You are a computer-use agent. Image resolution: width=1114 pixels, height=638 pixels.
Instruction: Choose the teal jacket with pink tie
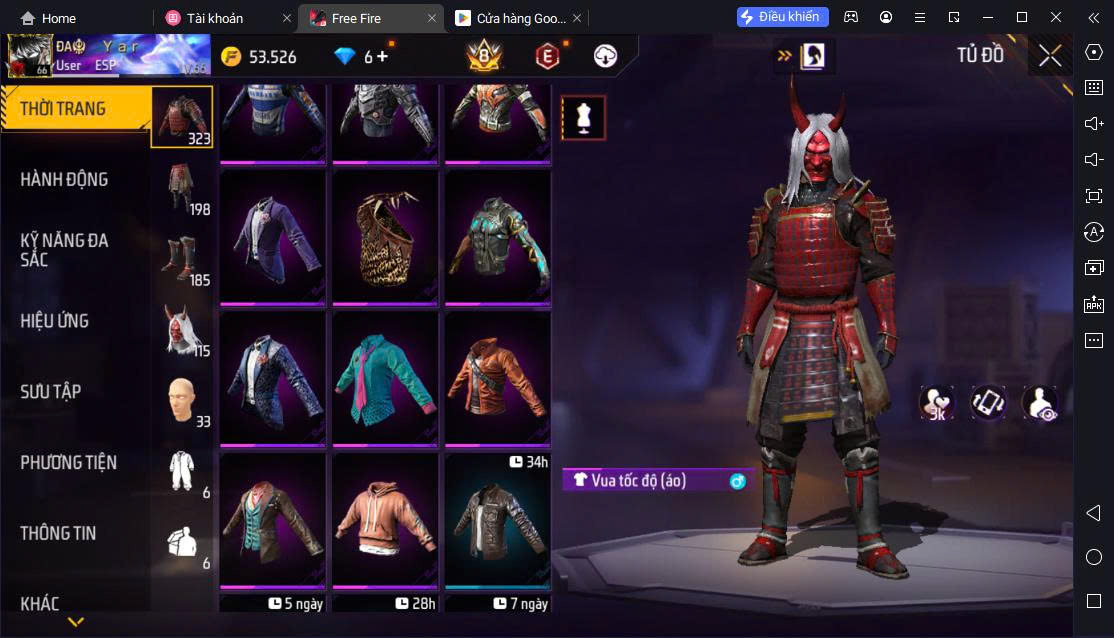pyautogui.click(x=385, y=378)
